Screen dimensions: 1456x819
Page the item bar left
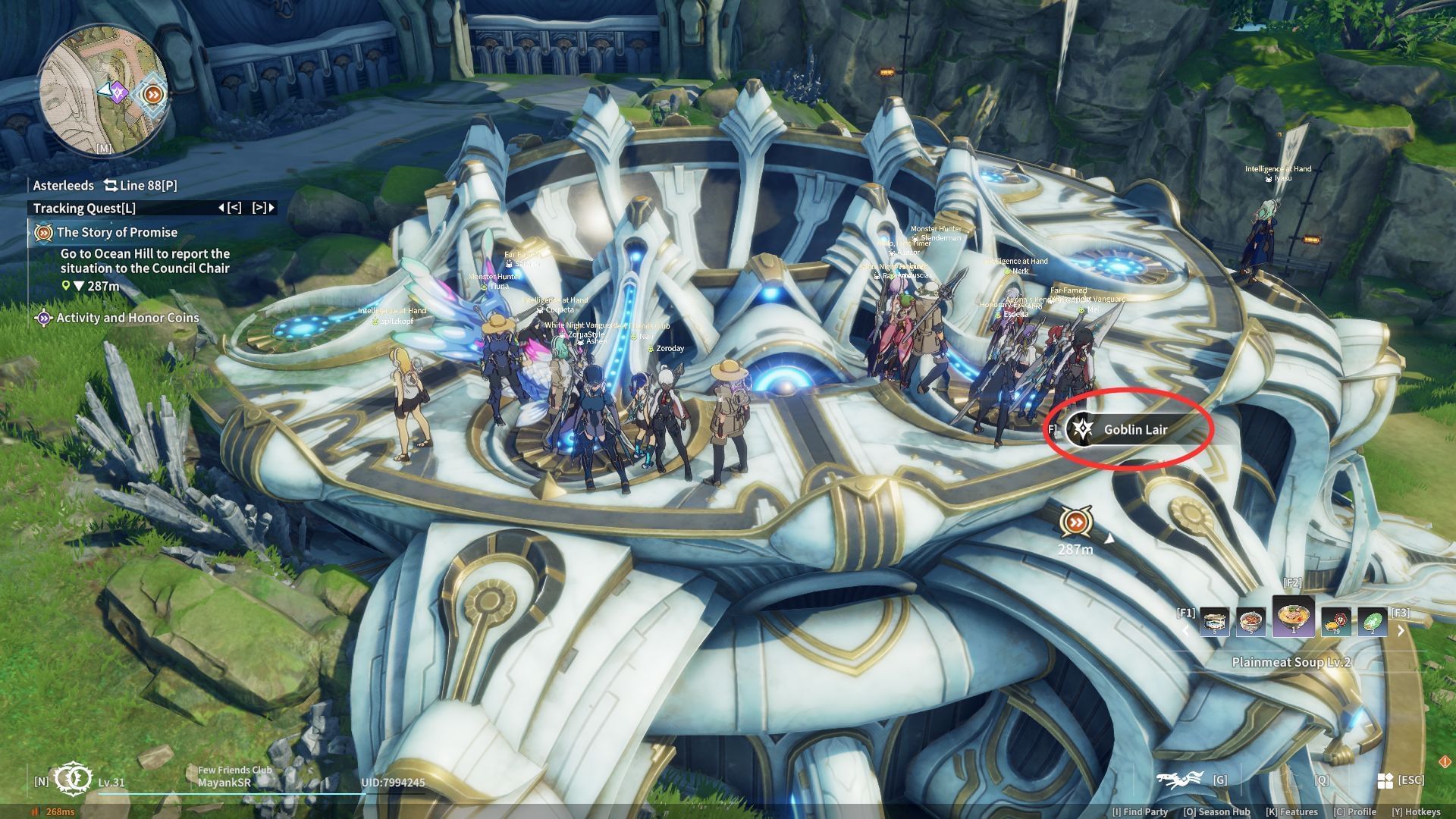pyautogui.click(x=1186, y=631)
